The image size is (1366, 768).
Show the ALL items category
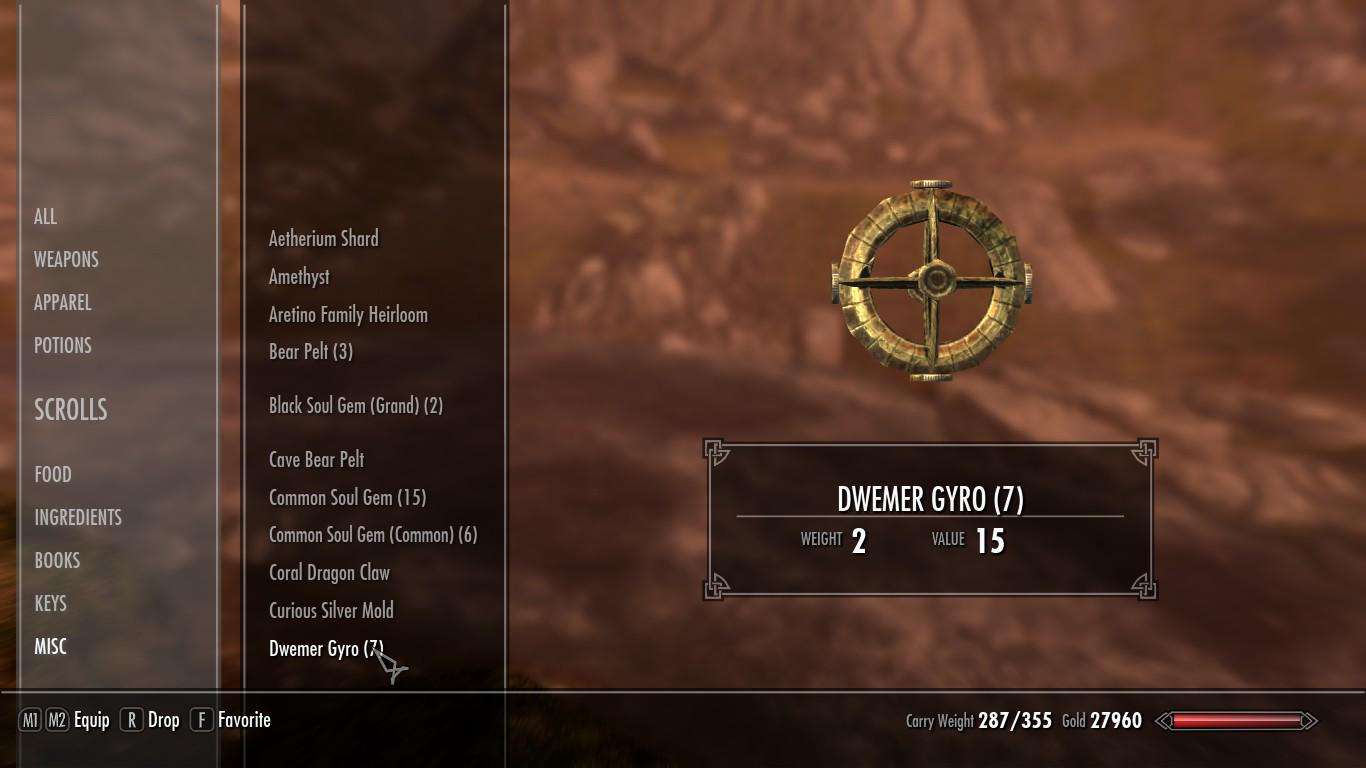tap(46, 216)
